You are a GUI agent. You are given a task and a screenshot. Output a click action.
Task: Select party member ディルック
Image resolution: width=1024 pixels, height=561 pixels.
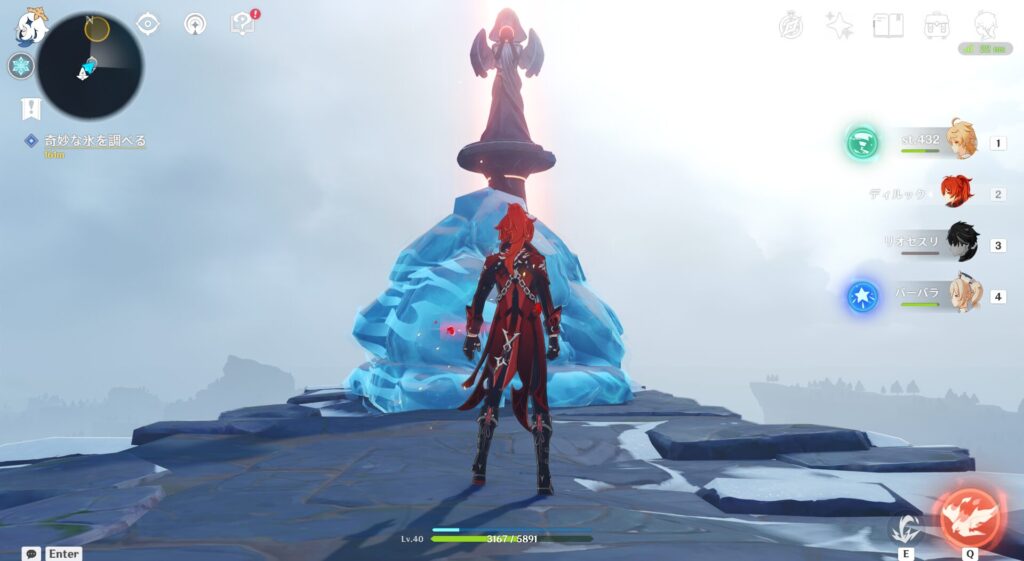[956, 193]
